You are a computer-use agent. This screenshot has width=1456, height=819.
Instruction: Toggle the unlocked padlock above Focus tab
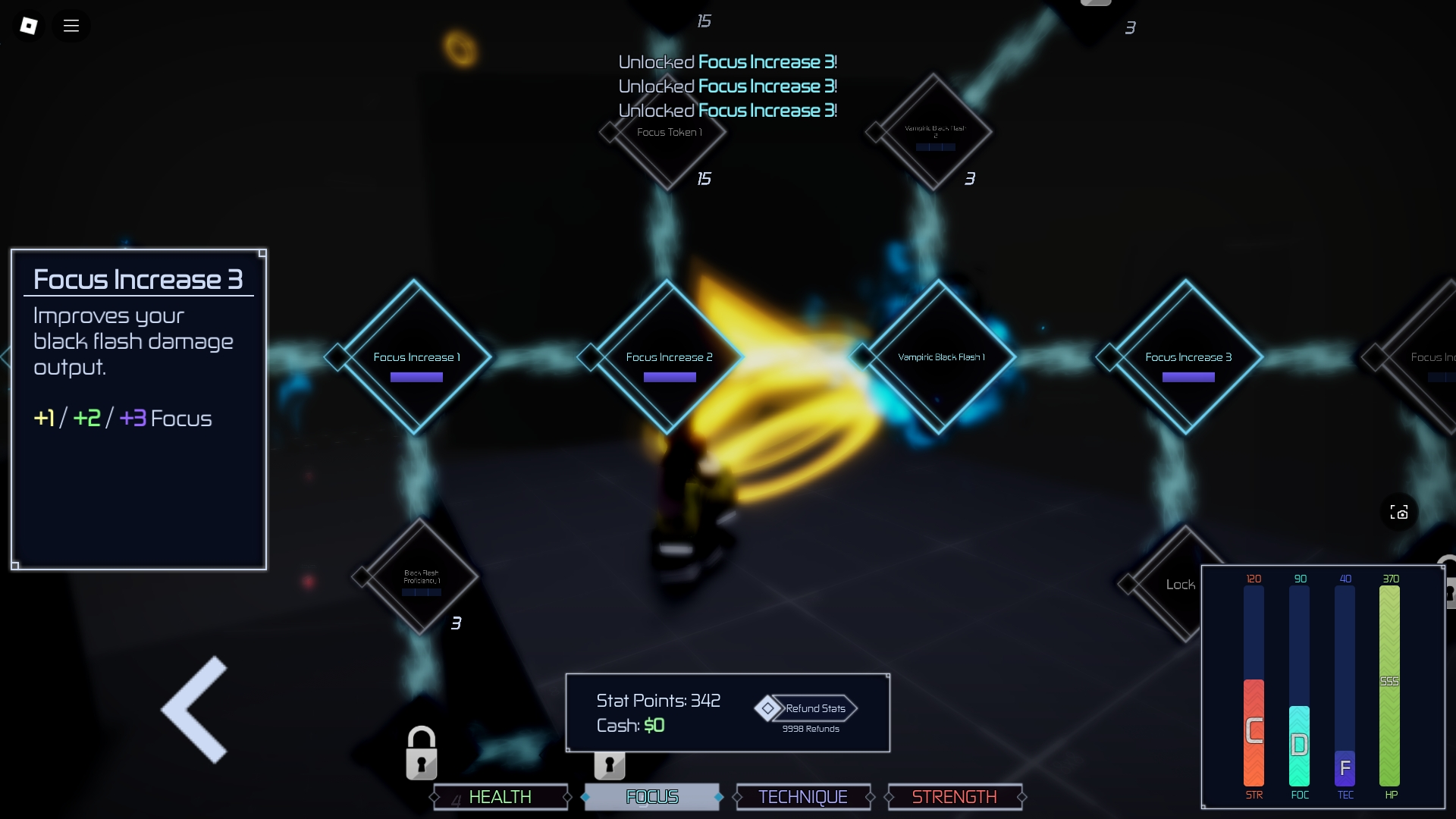(611, 765)
